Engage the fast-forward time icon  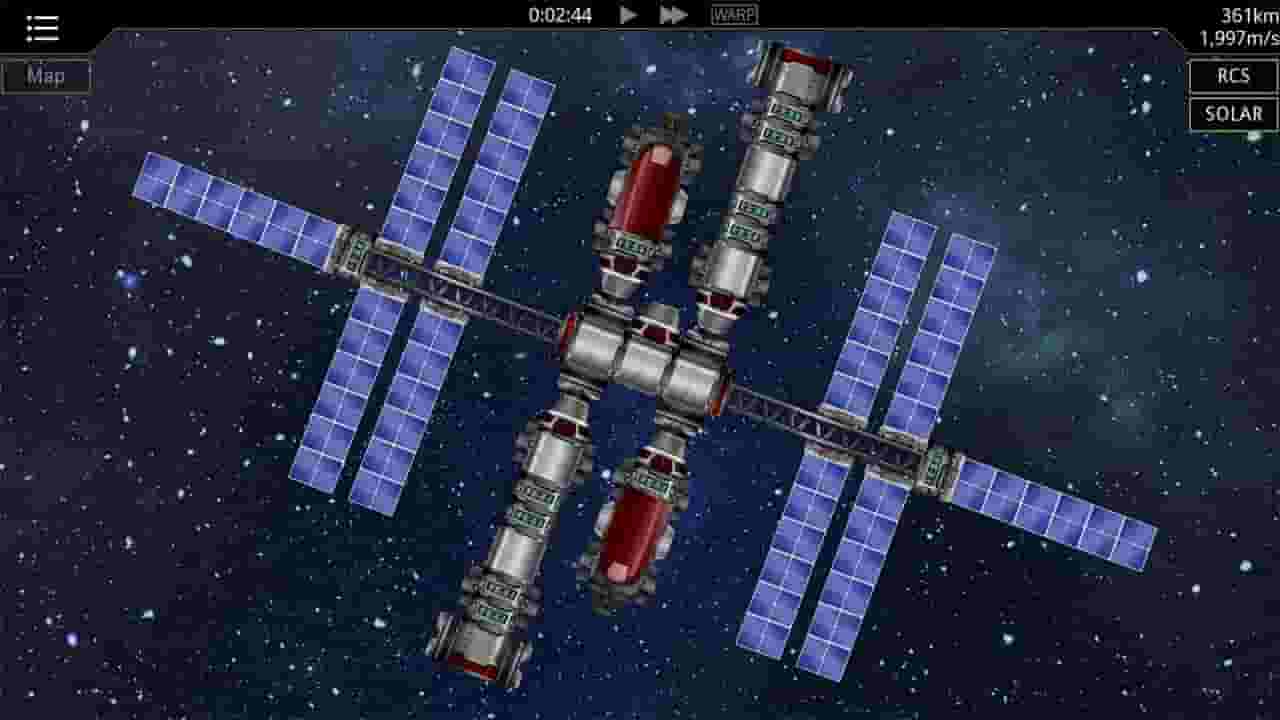pyautogui.click(x=673, y=15)
